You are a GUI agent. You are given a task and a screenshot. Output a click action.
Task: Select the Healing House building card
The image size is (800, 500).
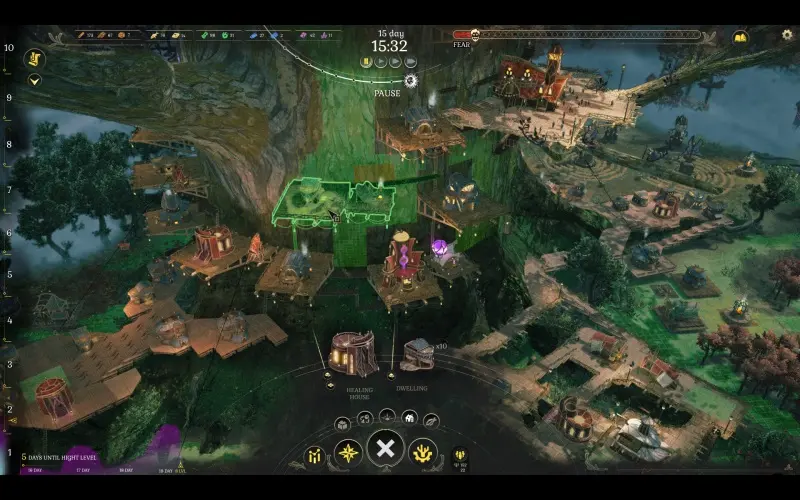[352, 353]
